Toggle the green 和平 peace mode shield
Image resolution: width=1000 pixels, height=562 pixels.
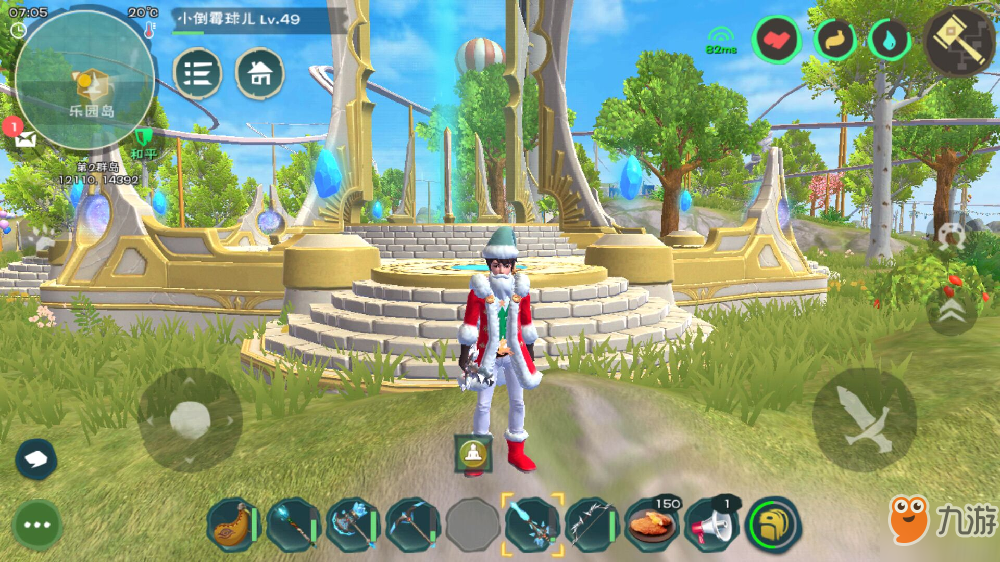click(x=144, y=140)
